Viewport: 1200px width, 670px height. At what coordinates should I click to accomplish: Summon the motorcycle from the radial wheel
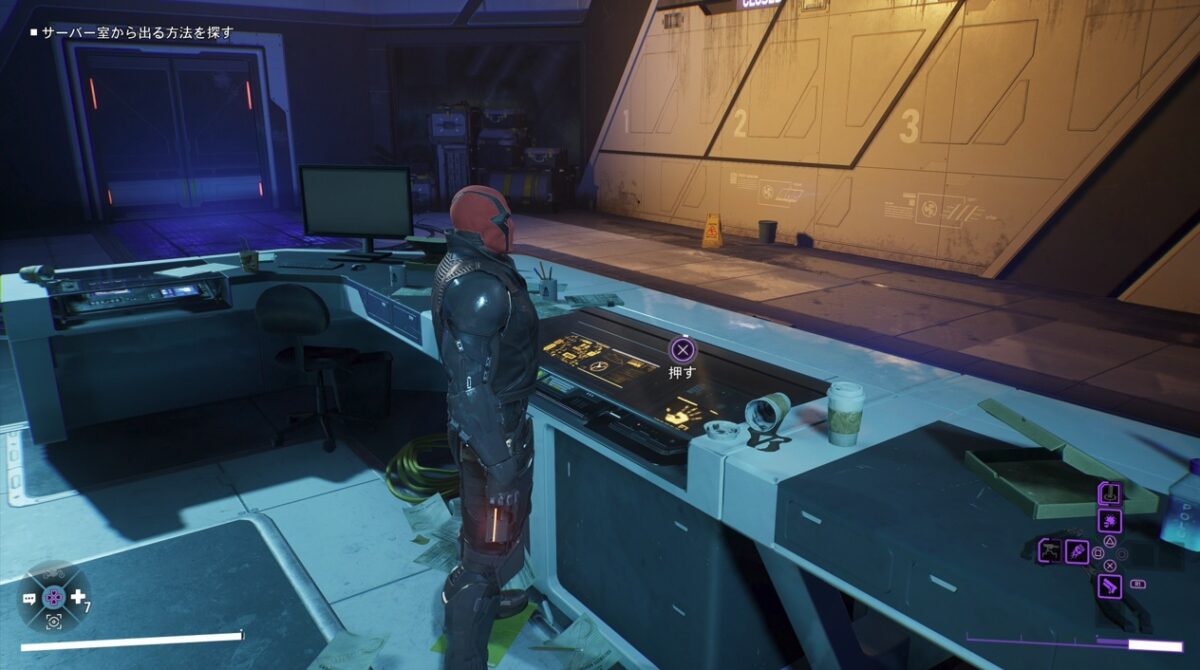point(53,574)
